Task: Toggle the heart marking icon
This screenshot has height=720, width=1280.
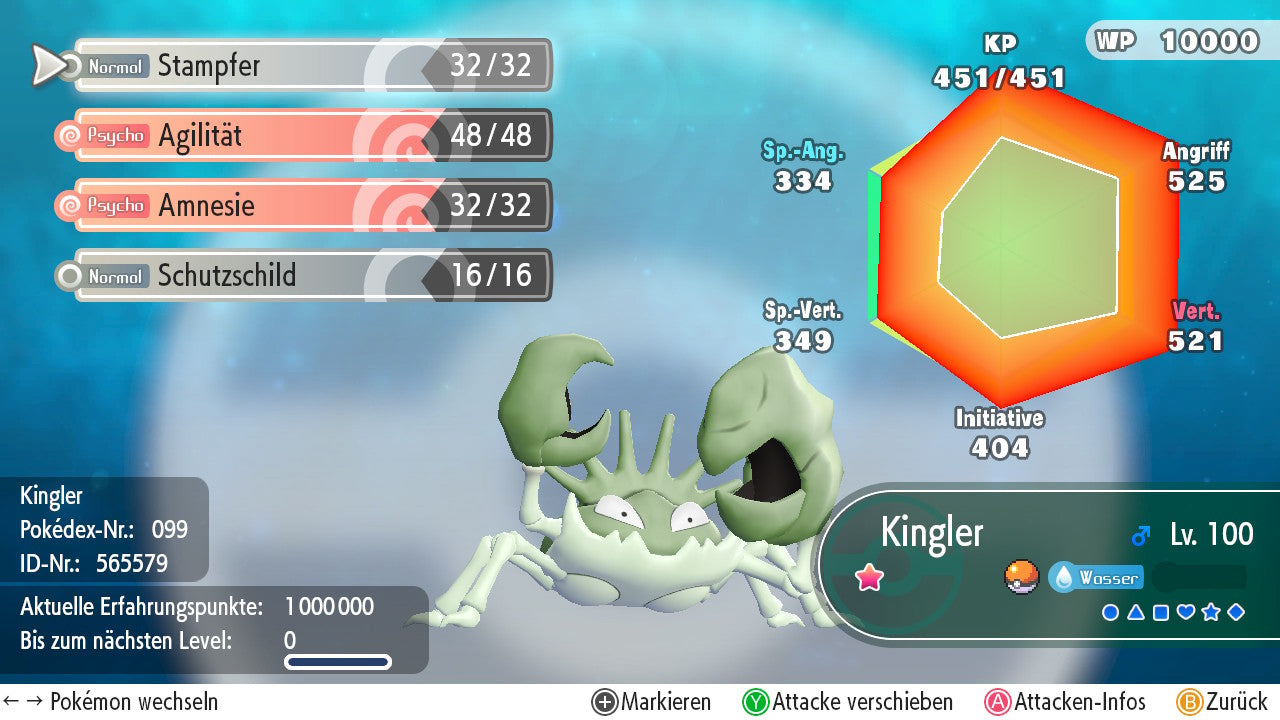Action: pos(1186,612)
